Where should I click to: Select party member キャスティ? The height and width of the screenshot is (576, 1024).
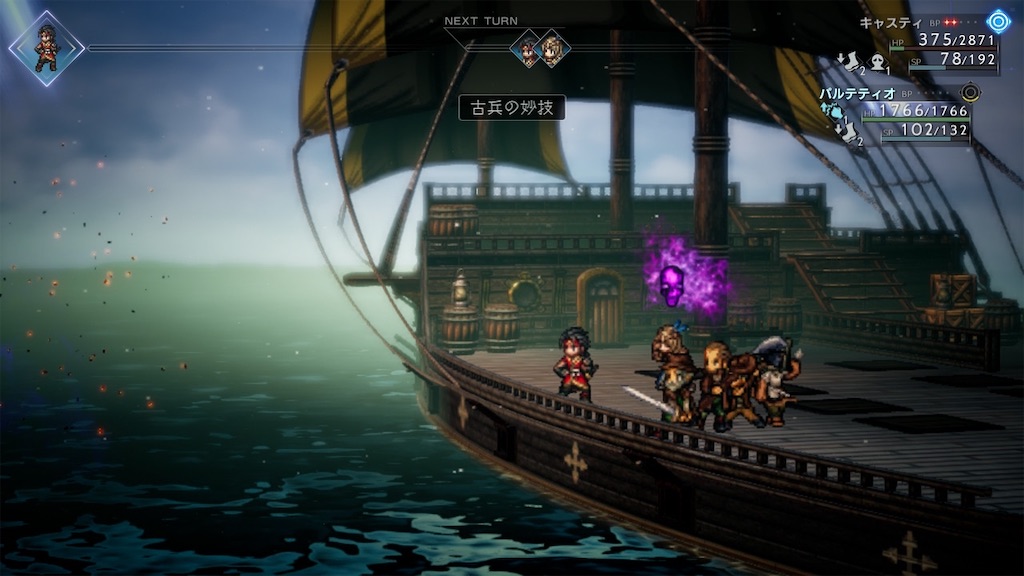[888, 23]
